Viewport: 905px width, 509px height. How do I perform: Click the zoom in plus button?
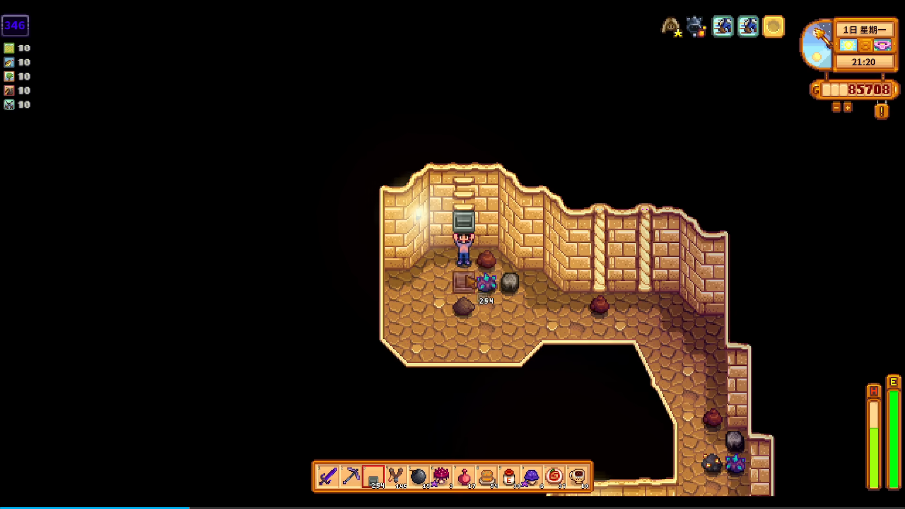coord(848,107)
